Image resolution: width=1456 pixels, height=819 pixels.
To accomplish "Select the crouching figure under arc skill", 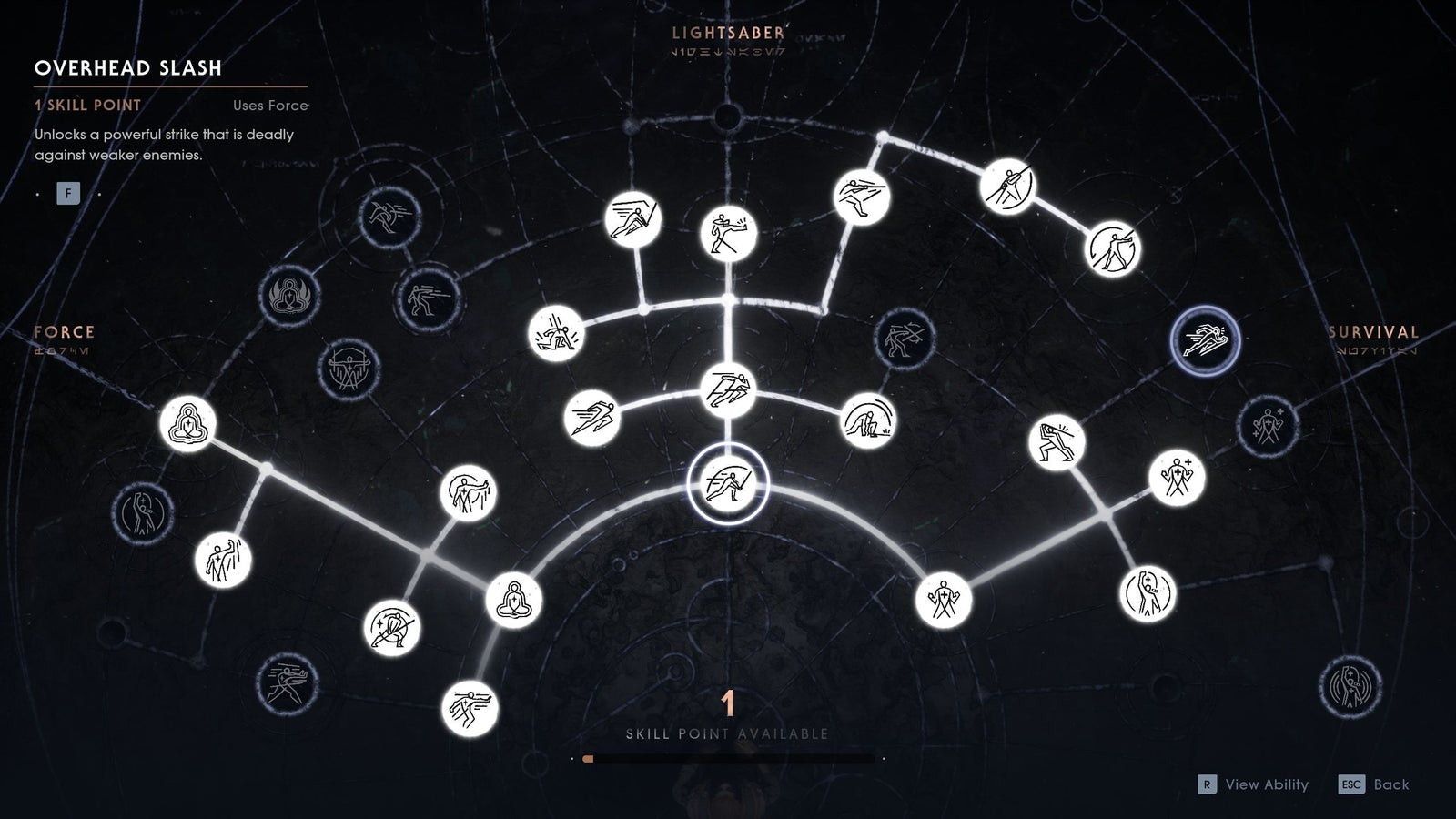I will click(x=867, y=420).
